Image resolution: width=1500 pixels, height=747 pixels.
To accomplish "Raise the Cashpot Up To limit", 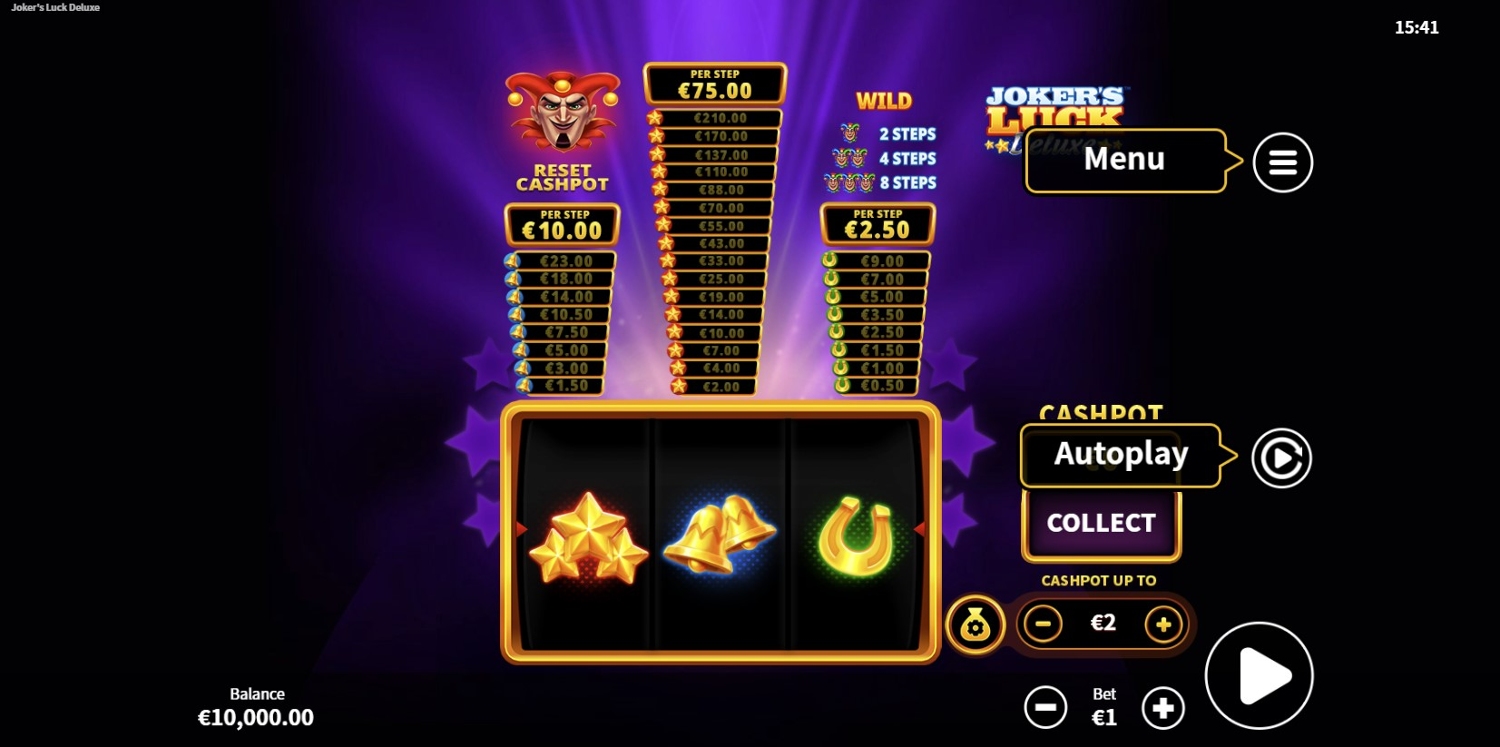I will [x=1163, y=624].
